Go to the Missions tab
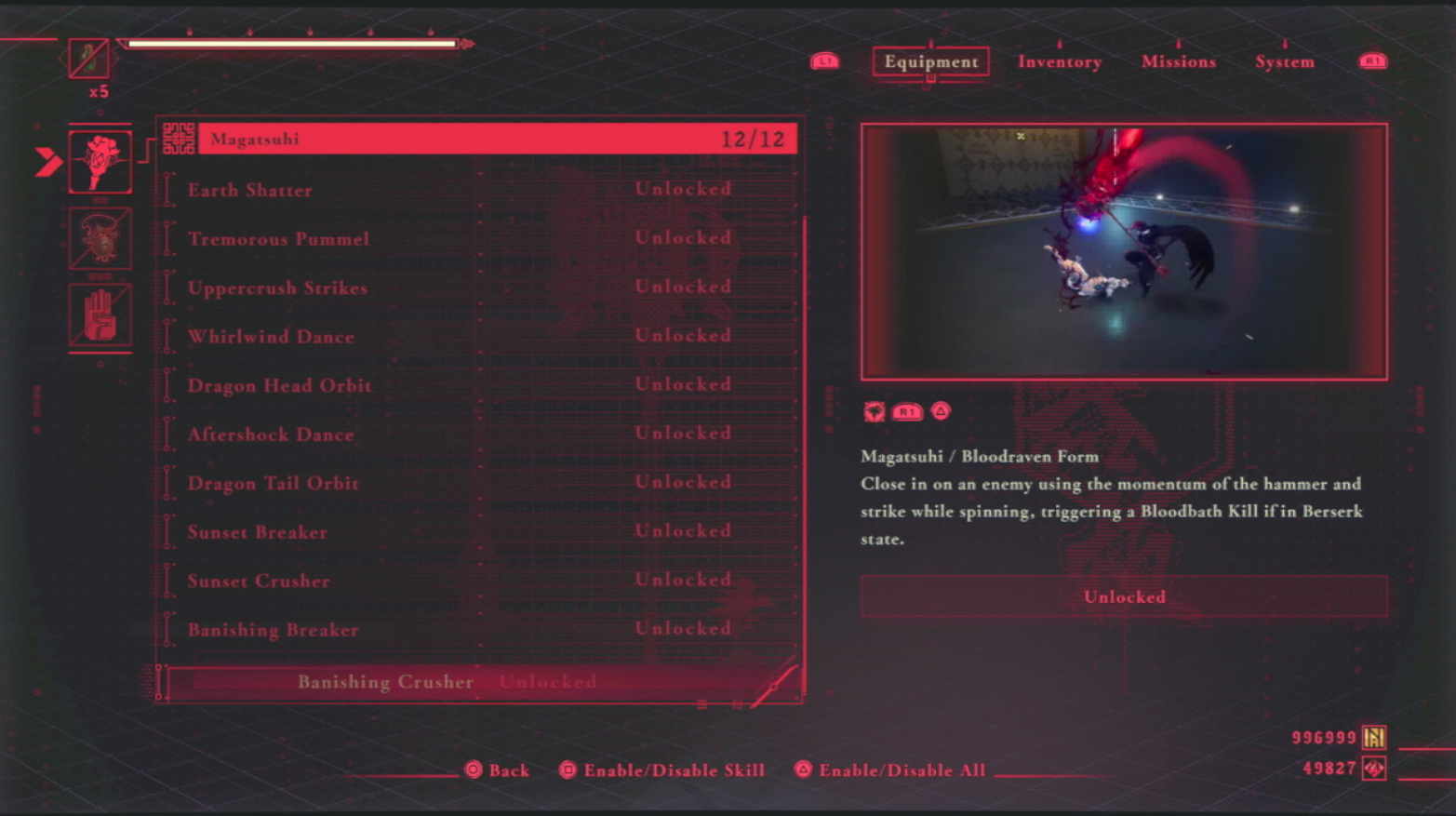This screenshot has height=816, width=1456. [x=1178, y=61]
